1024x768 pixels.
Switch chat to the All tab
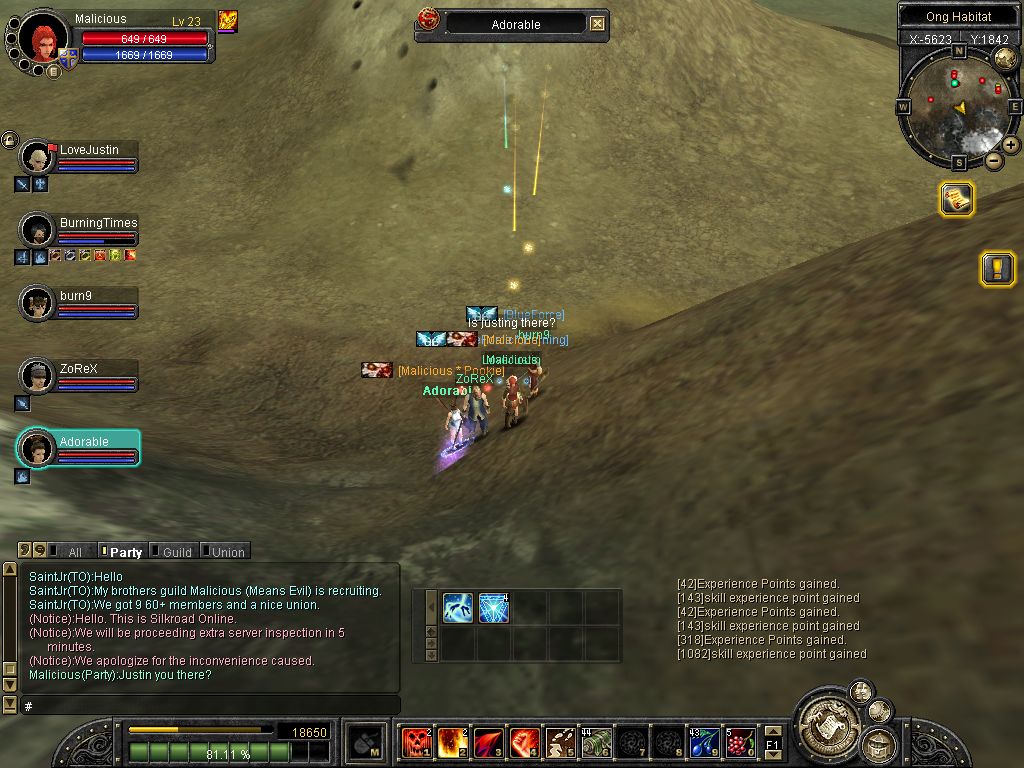(x=74, y=551)
